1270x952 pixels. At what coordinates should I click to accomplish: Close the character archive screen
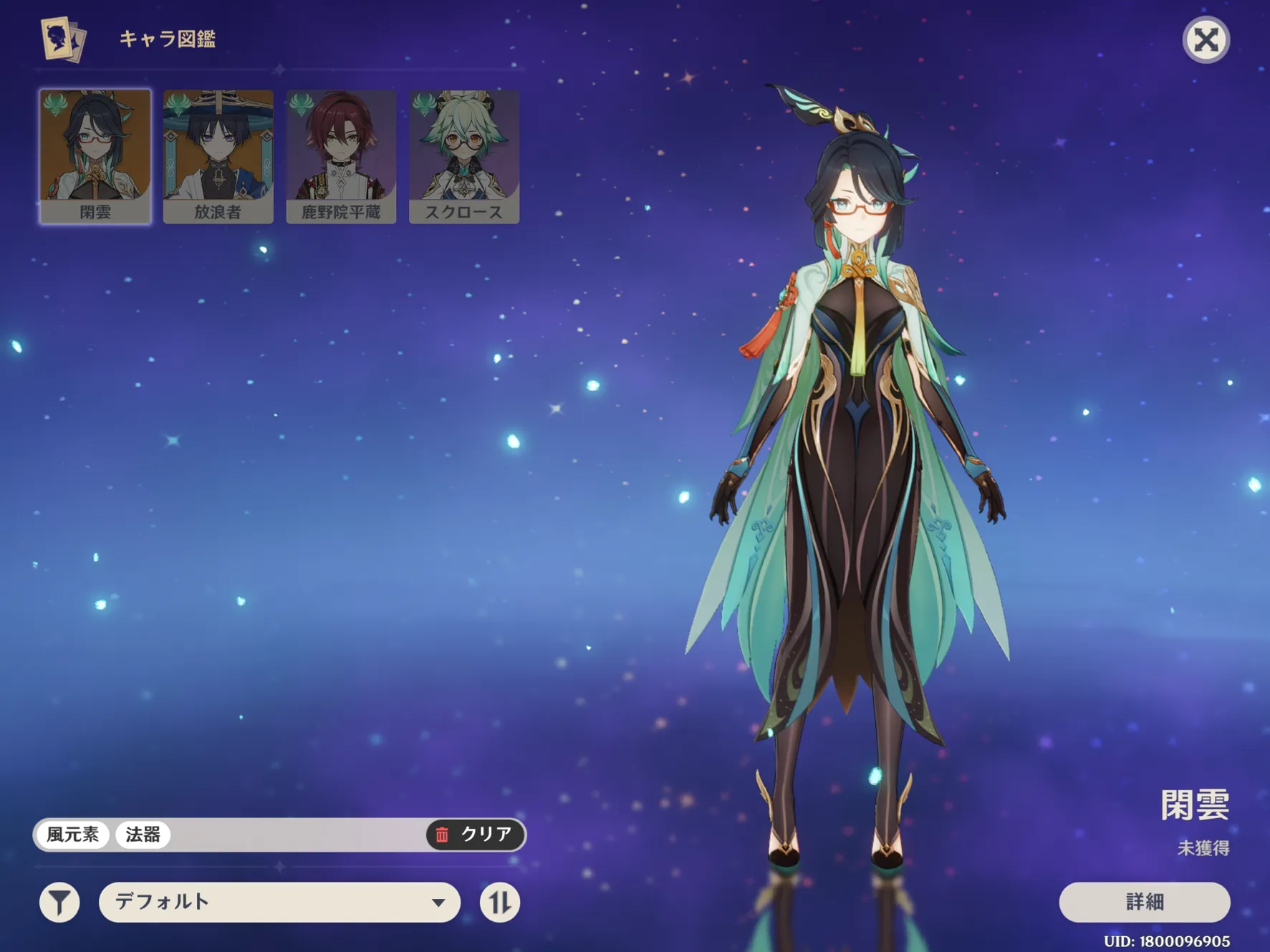pyautogui.click(x=1206, y=40)
